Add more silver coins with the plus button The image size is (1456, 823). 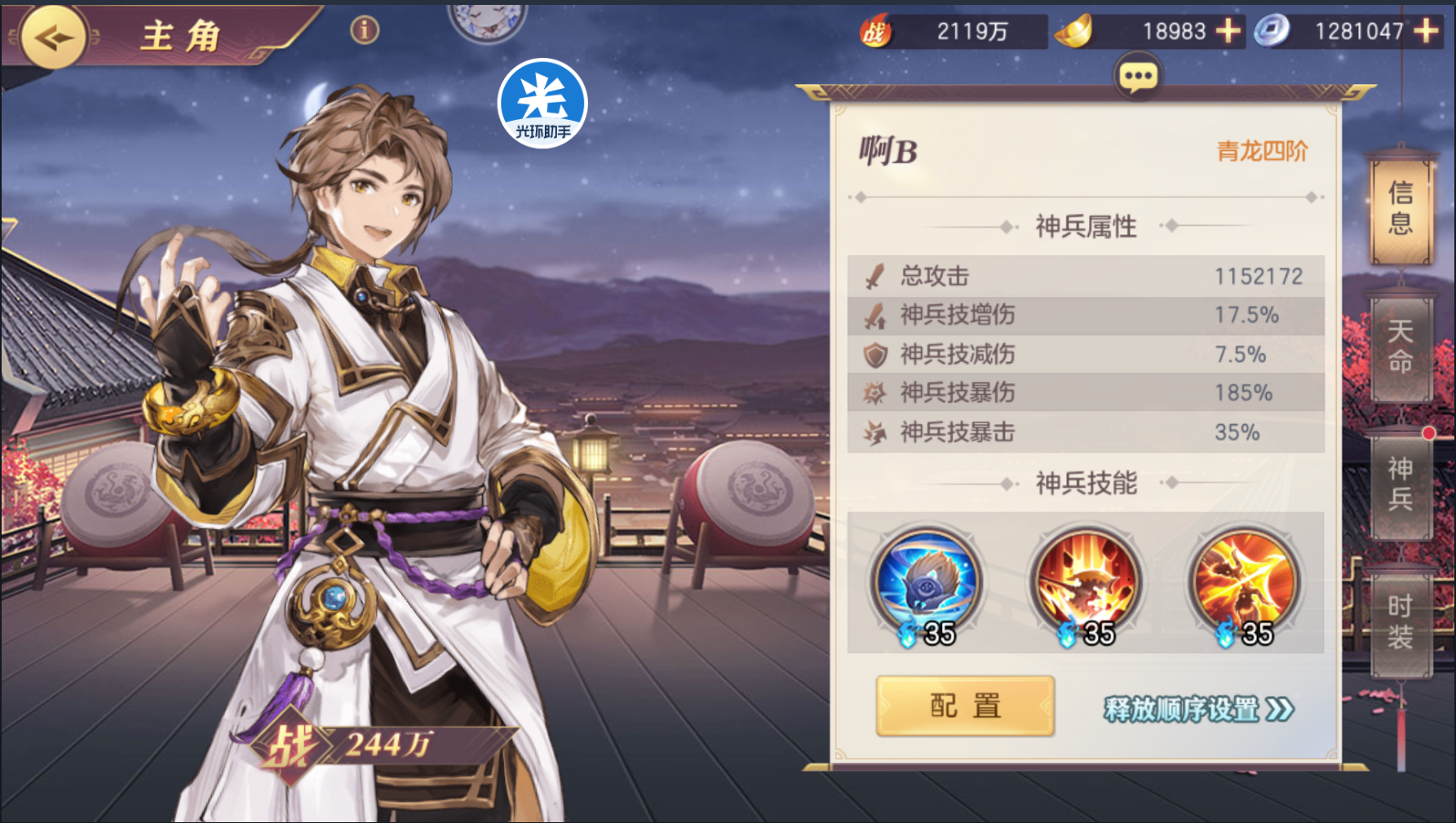[1426, 31]
